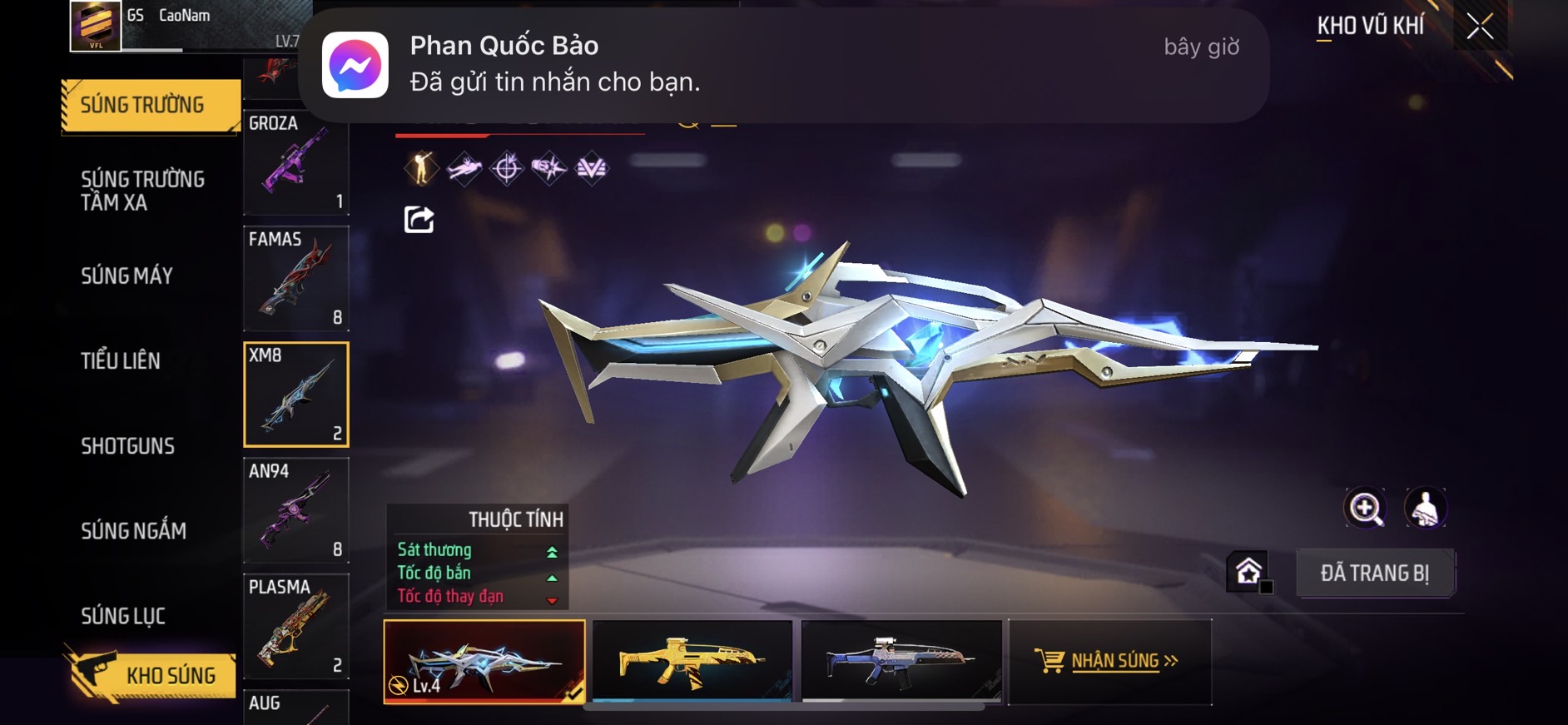Open the Messenger notification from Phan Quốc Bảo

click(782, 65)
